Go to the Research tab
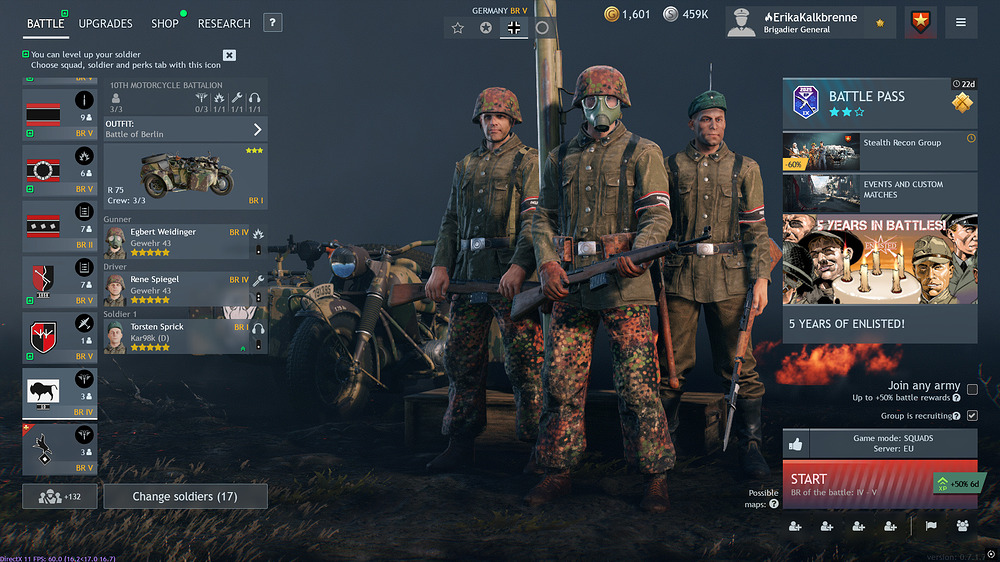Viewport: 1000px width, 562px height. point(224,23)
